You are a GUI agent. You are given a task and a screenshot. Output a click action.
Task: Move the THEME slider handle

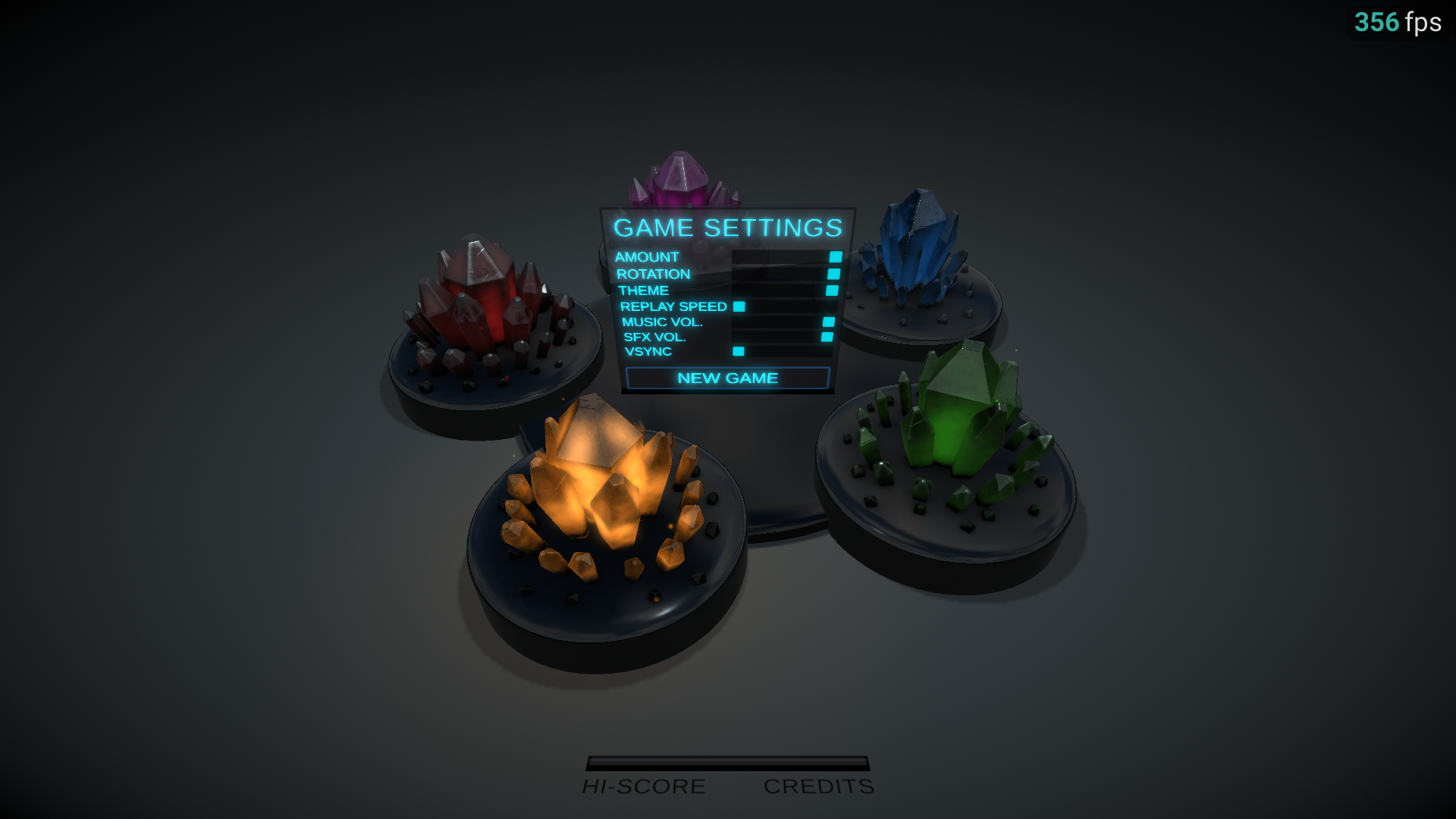832,290
